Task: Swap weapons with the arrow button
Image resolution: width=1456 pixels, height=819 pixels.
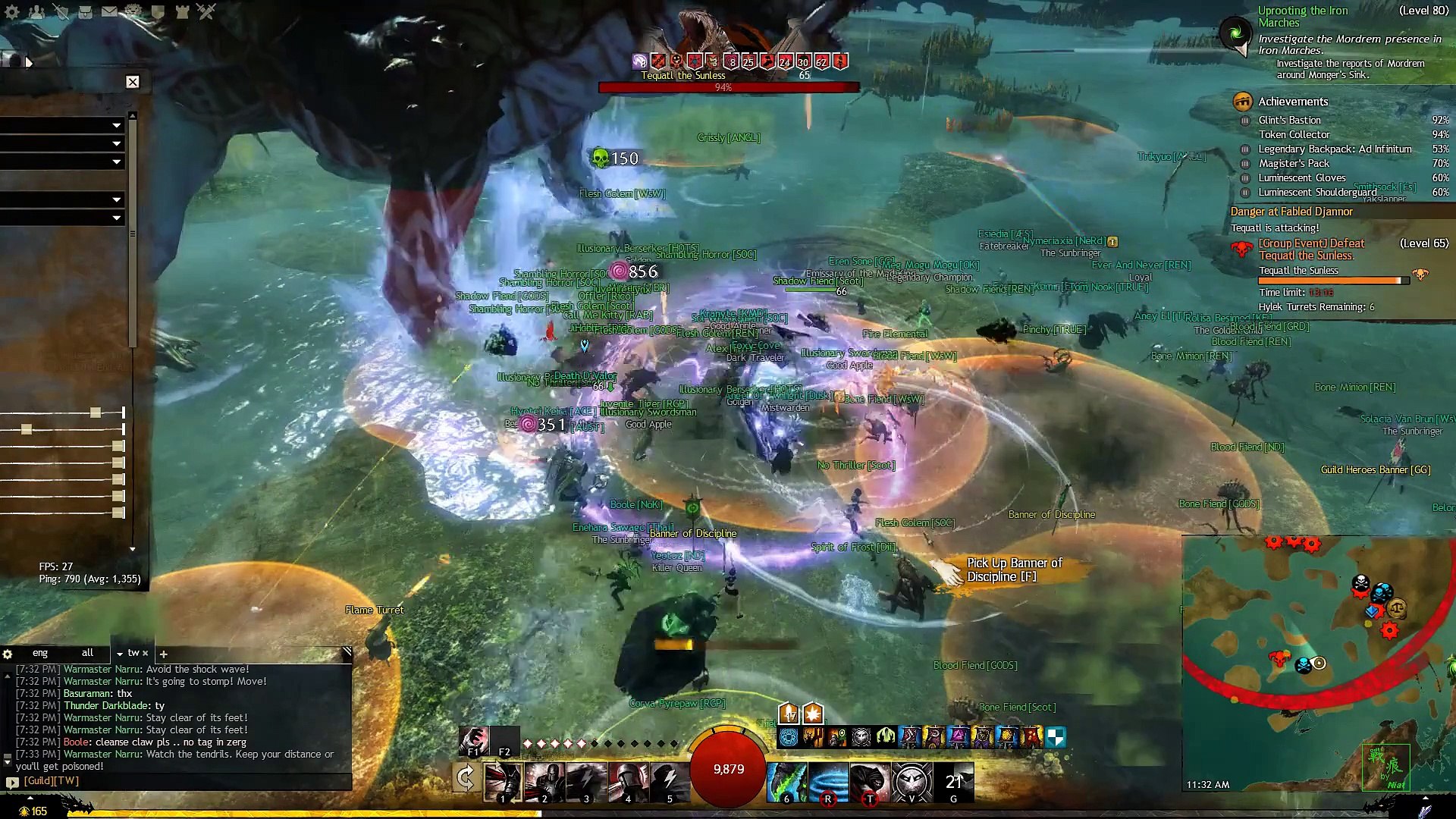Action: pyautogui.click(x=466, y=779)
